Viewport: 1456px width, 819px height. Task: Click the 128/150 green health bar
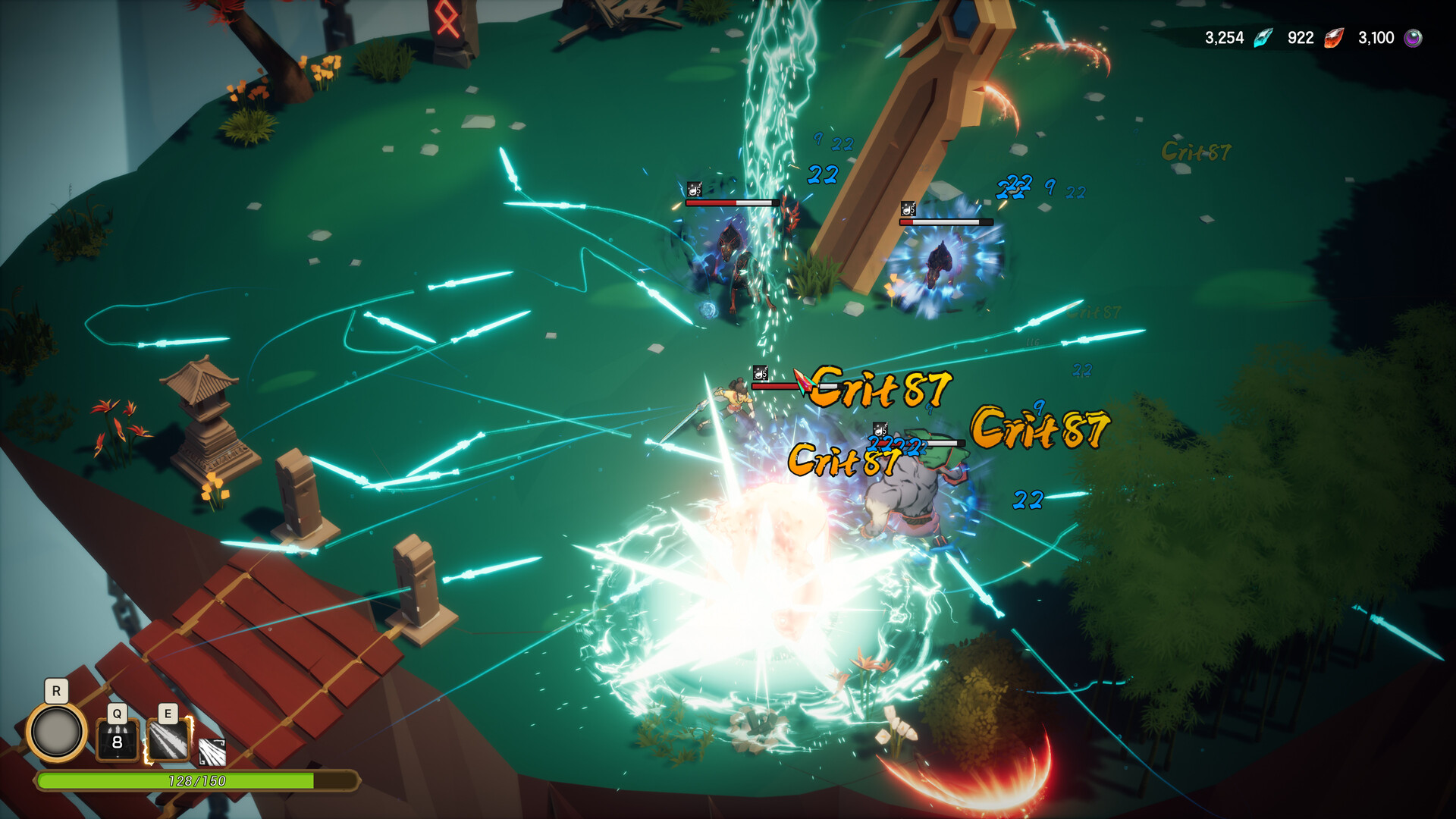tap(197, 780)
